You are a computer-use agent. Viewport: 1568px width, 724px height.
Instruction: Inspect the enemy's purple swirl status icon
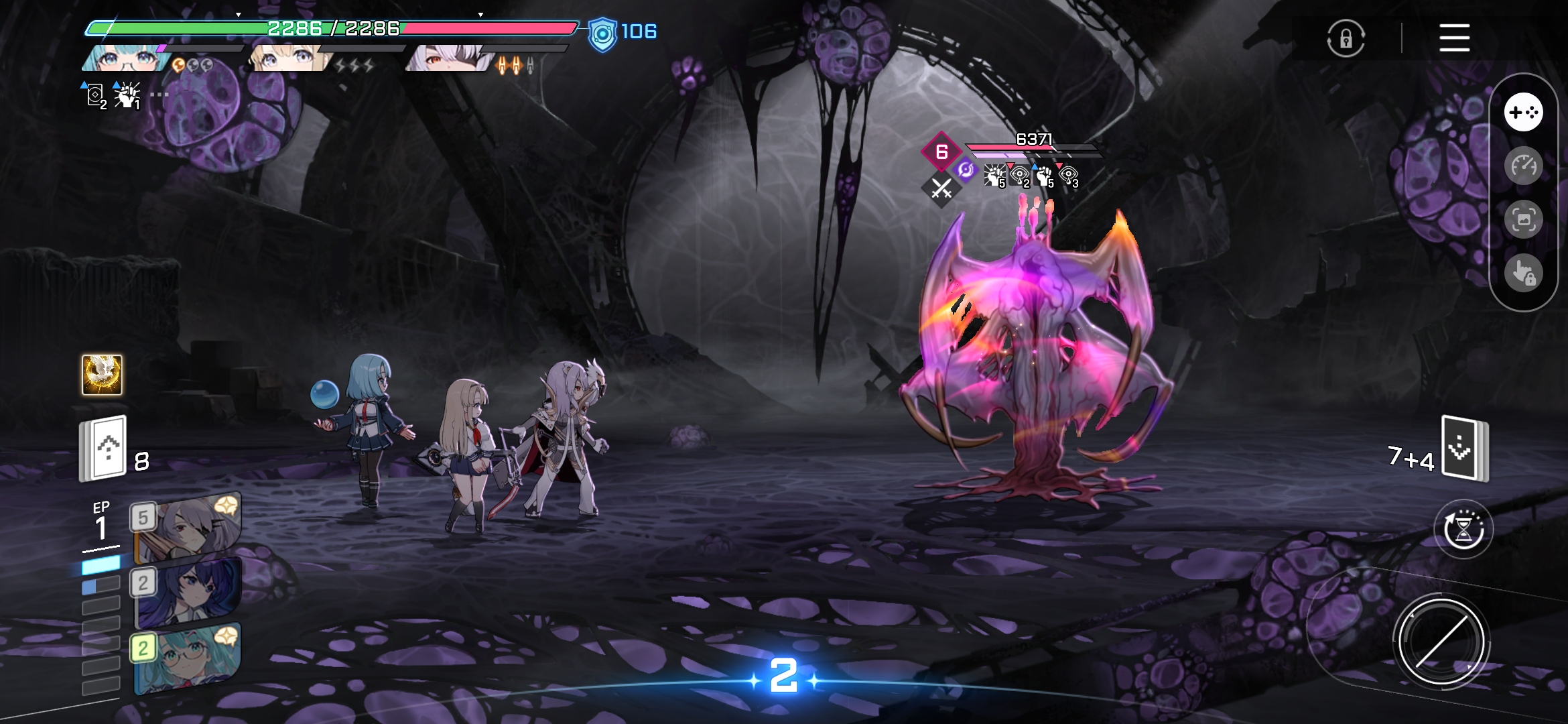coord(966,170)
